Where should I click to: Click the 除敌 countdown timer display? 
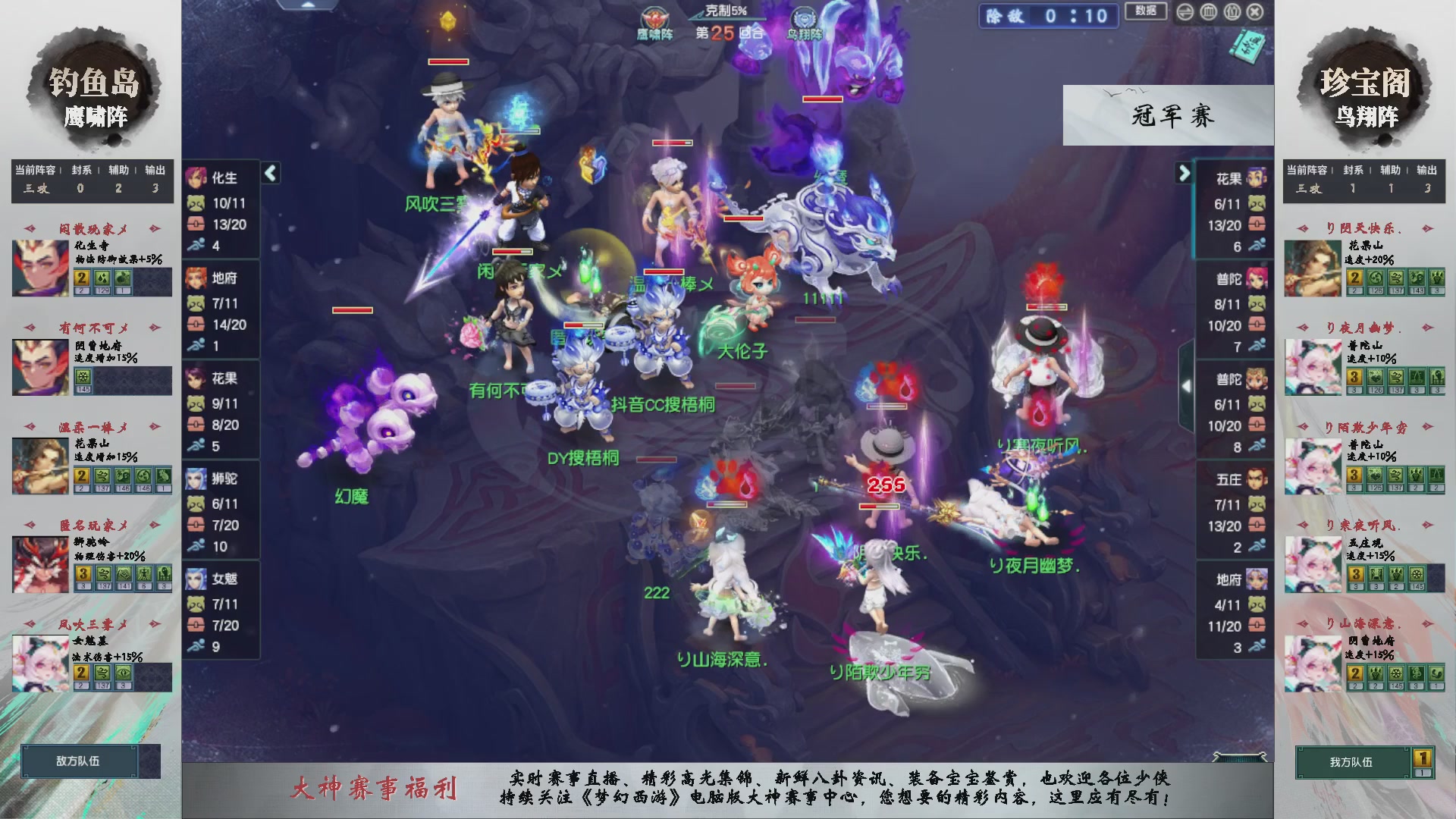coord(1050,17)
